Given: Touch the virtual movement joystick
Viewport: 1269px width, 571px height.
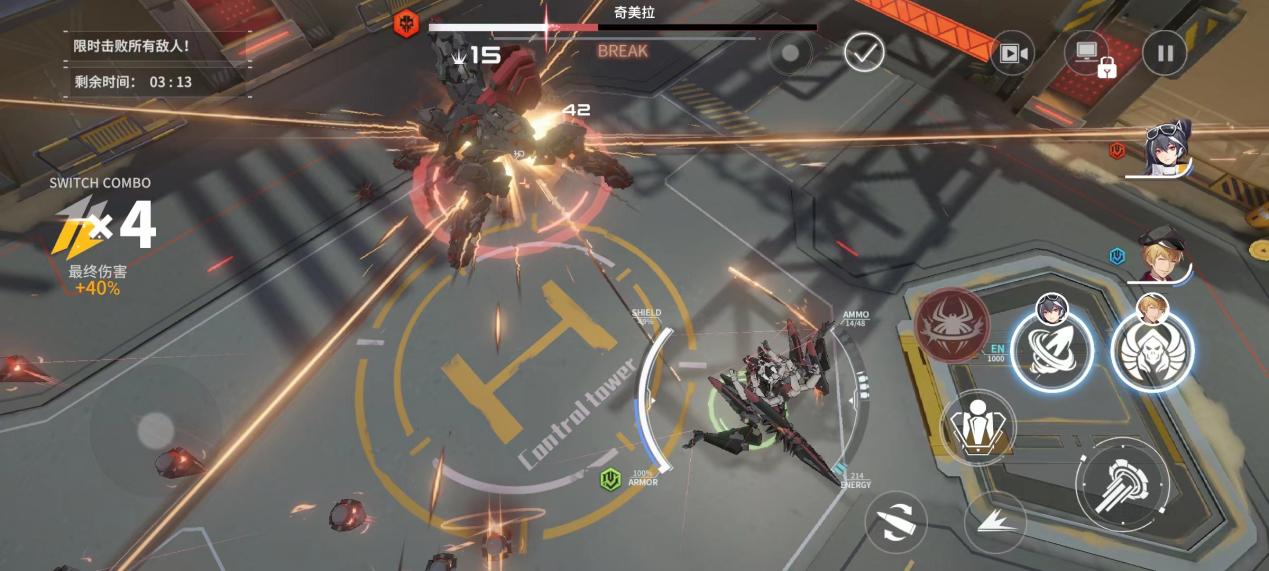Looking at the screenshot, I should [155, 430].
